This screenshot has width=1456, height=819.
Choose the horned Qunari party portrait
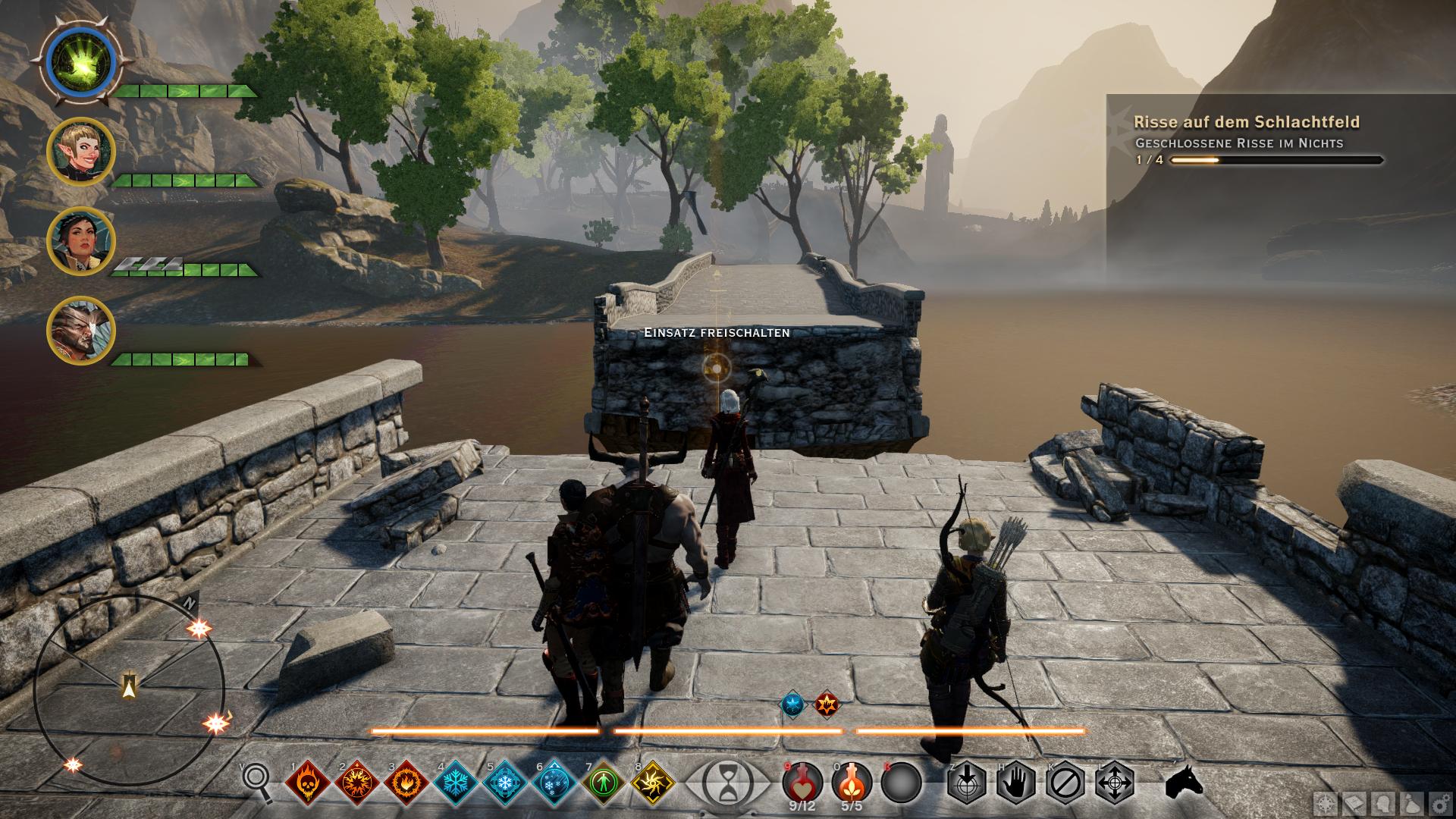click(80, 331)
